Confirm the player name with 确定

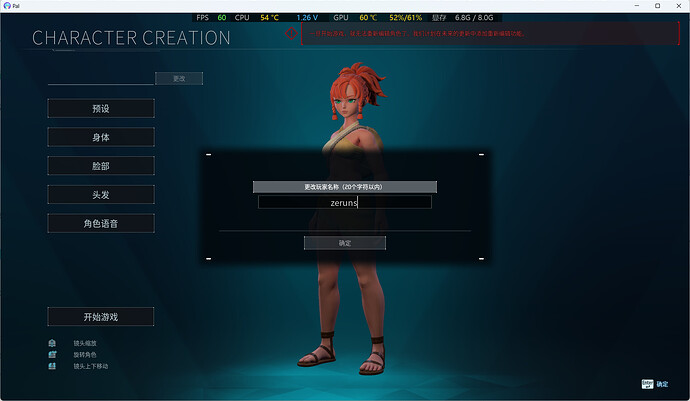pyautogui.click(x=345, y=243)
